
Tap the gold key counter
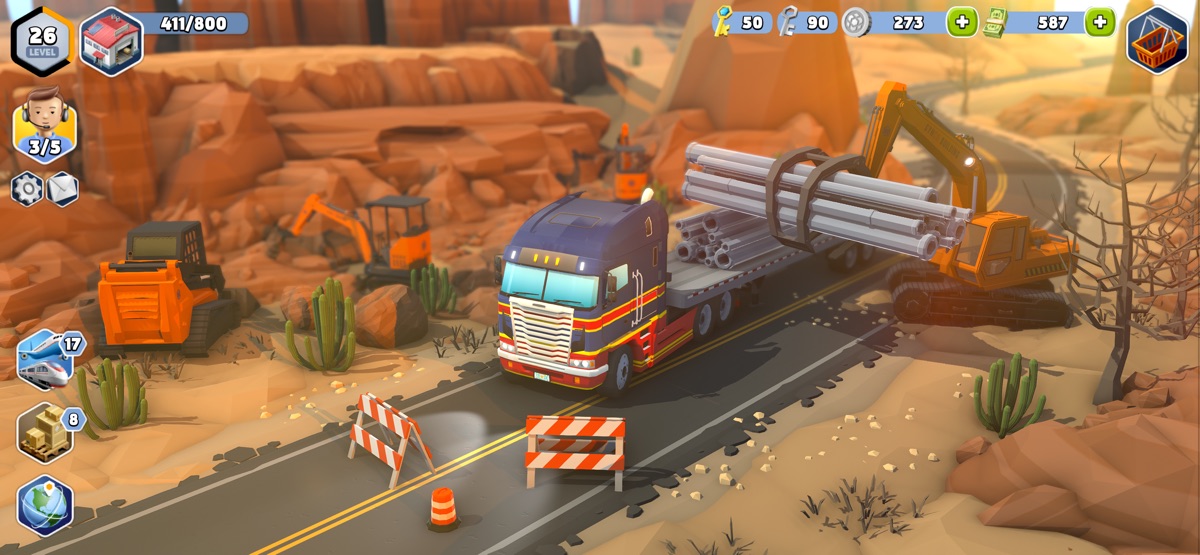(x=740, y=22)
